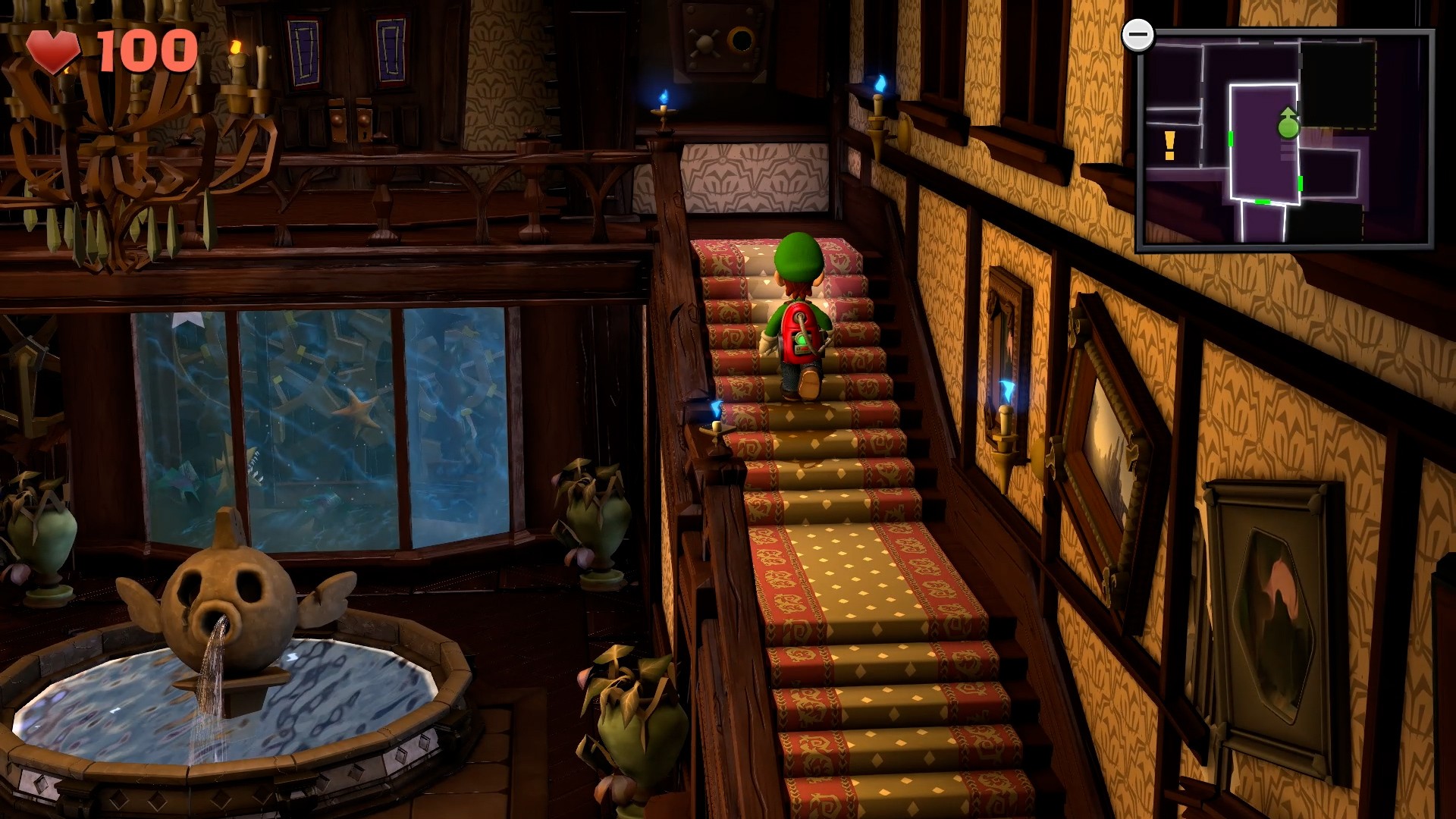Image resolution: width=1456 pixels, height=819 pixels.
Task: Click the yellow exclamation mark on the minimap
Action: coord(1169,144)
